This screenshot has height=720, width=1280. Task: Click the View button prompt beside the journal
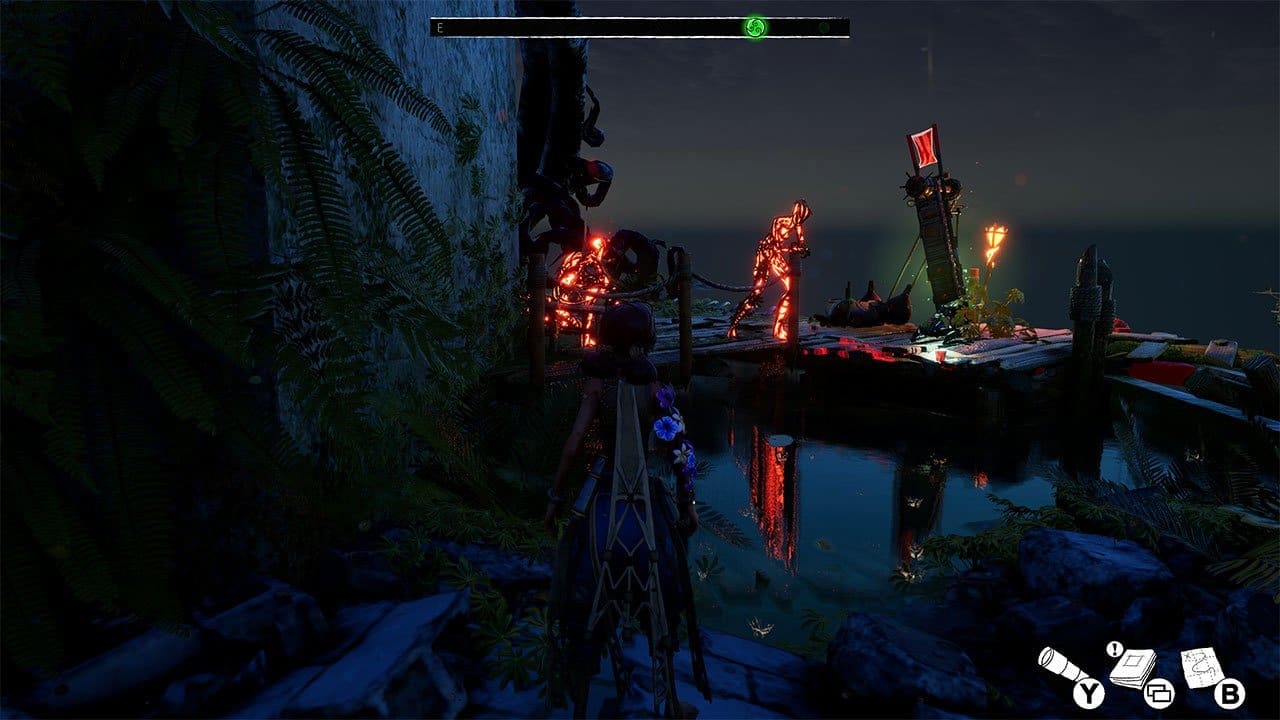coord(1160,694)
